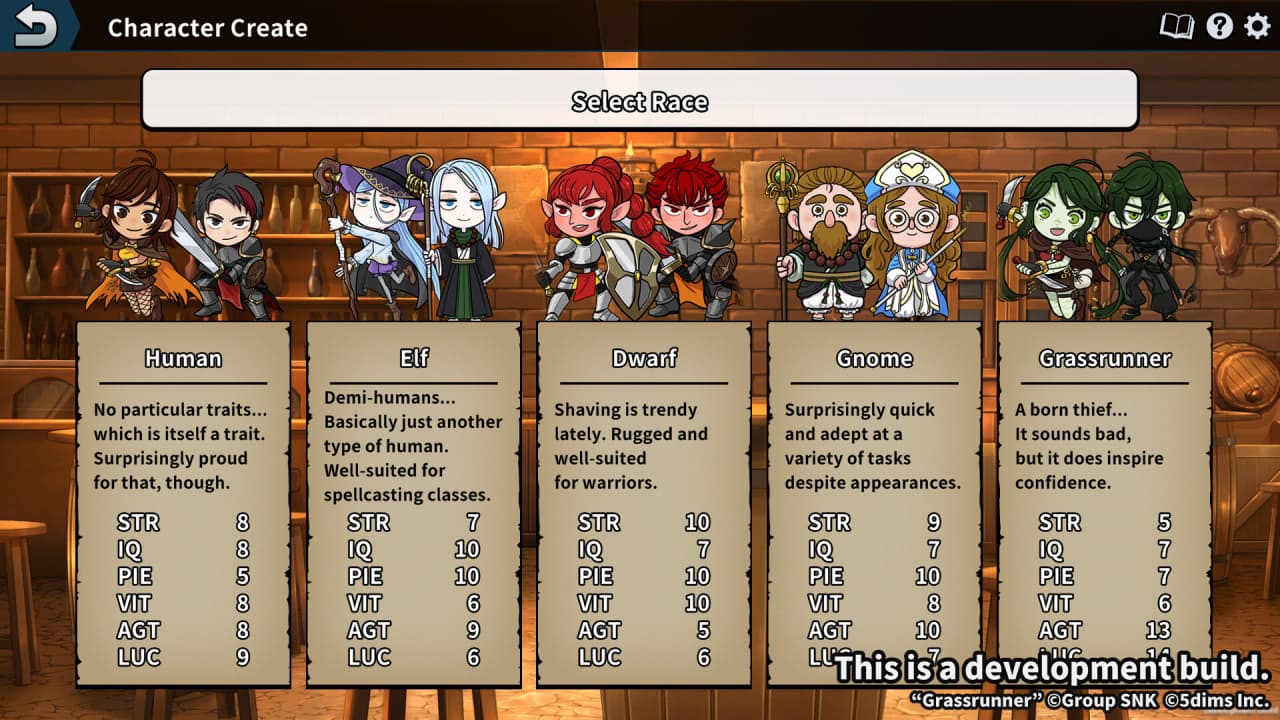
Task: Pick the Dwarf race card
Action: [644, 500]
